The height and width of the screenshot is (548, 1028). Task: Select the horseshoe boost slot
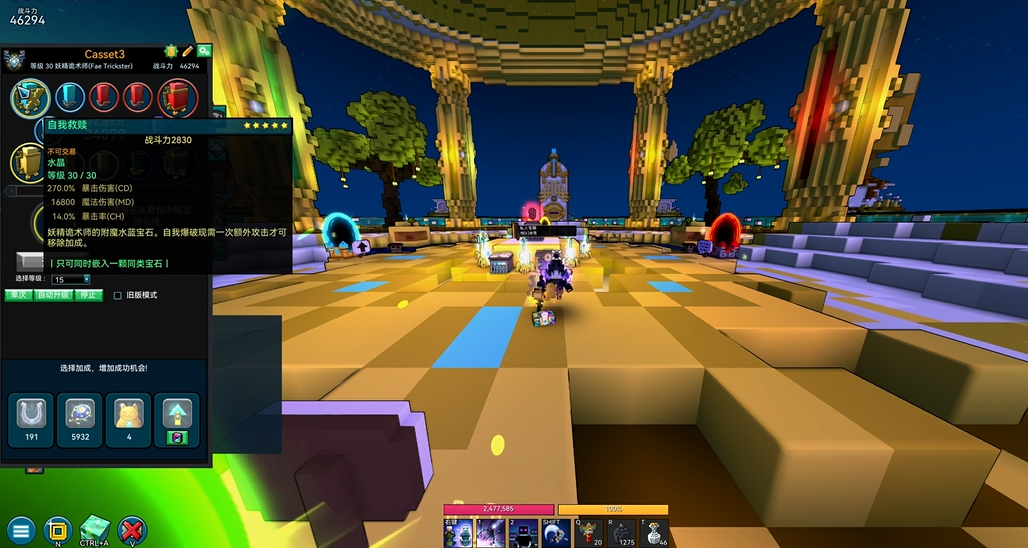coord(30,415)
